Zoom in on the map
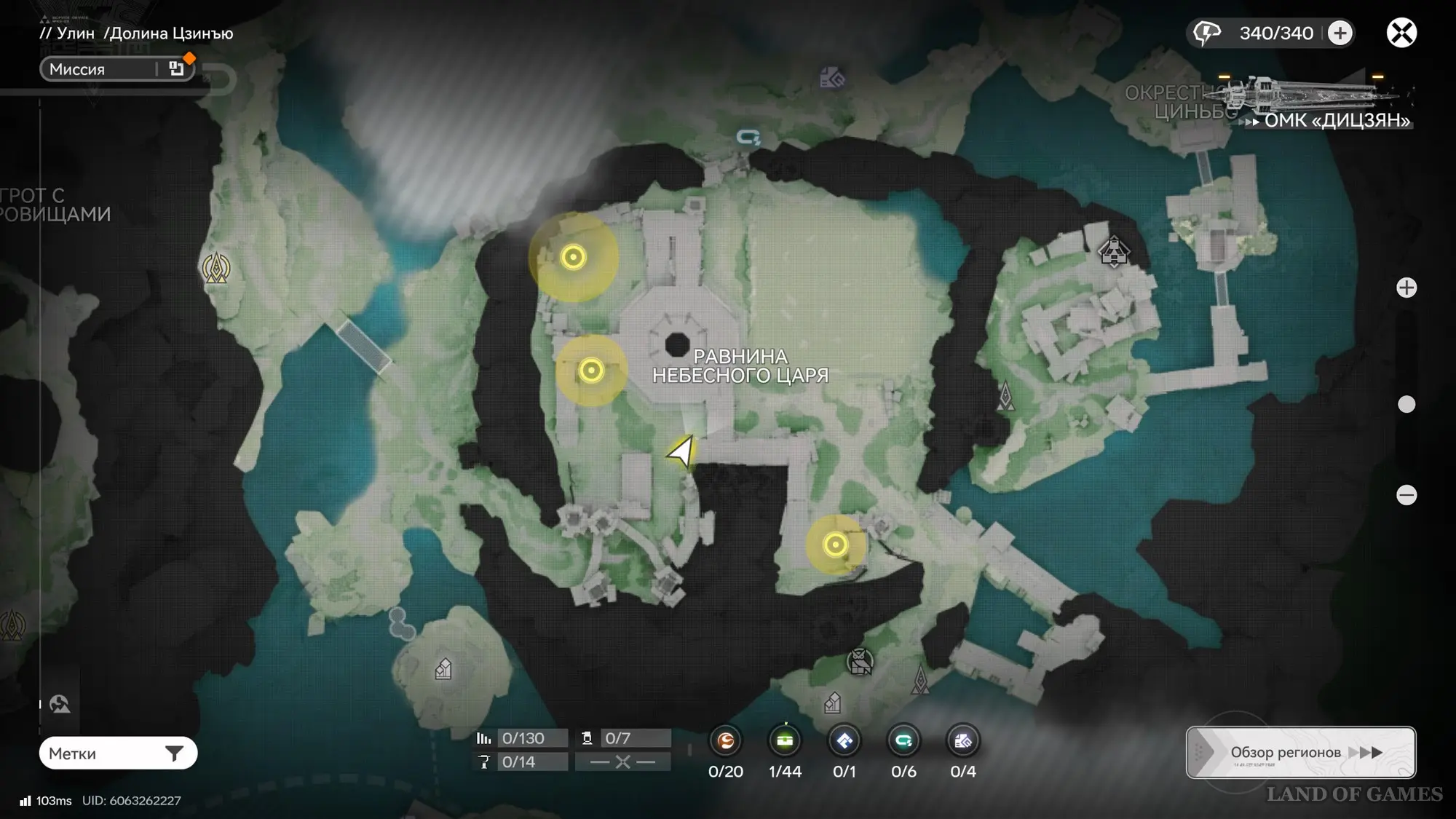Screen dimensions: 1456x819 [x=1406, y=288]
